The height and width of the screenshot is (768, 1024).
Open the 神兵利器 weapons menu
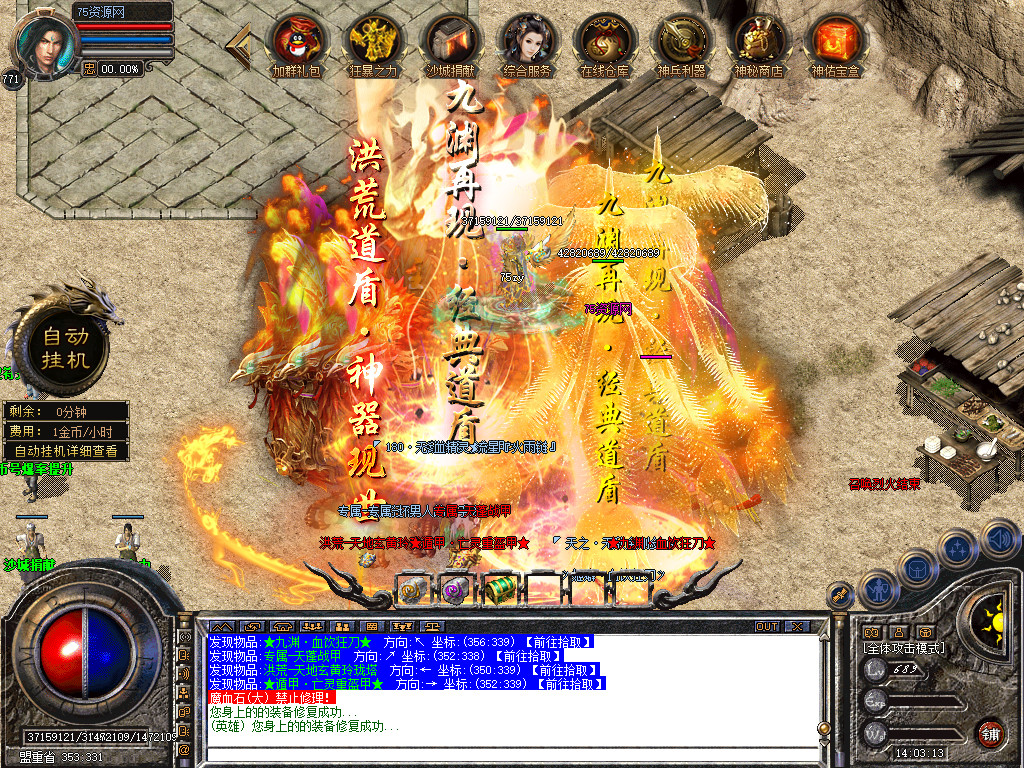[681, 41]
